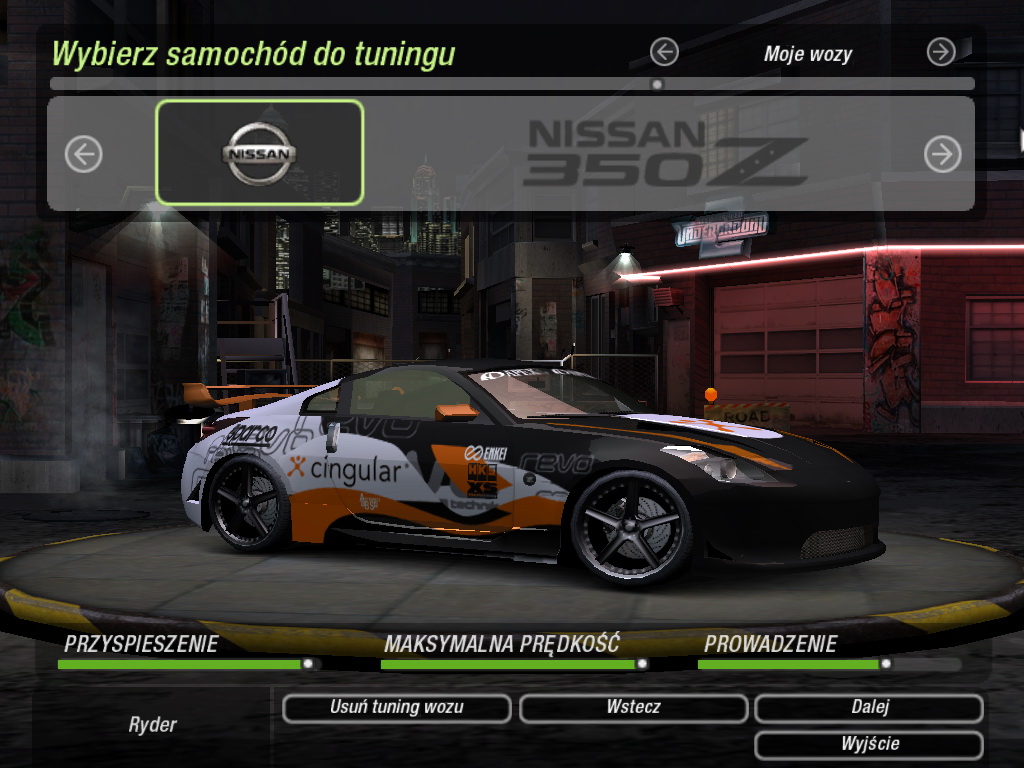
Task: Select the highlighted Nissan logo car tile
Action: (x=259, y=153)
